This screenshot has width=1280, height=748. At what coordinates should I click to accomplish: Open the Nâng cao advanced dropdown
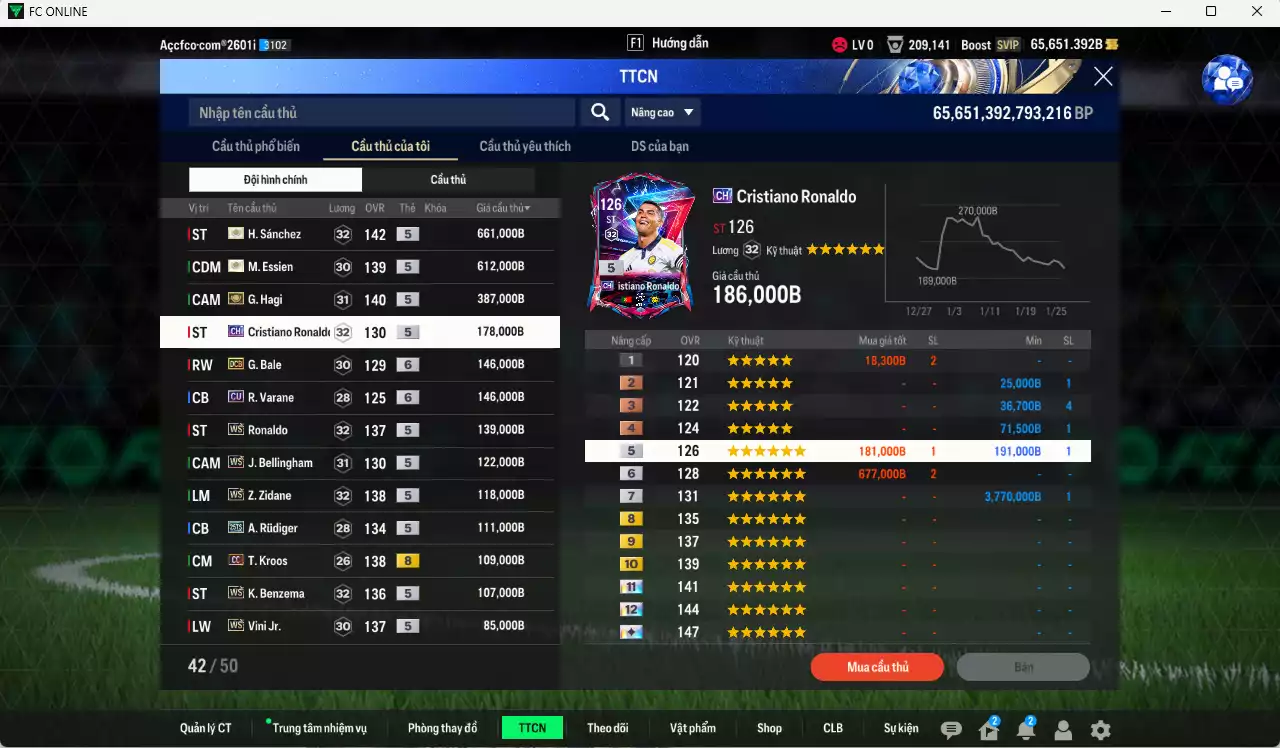click(662, 112)
